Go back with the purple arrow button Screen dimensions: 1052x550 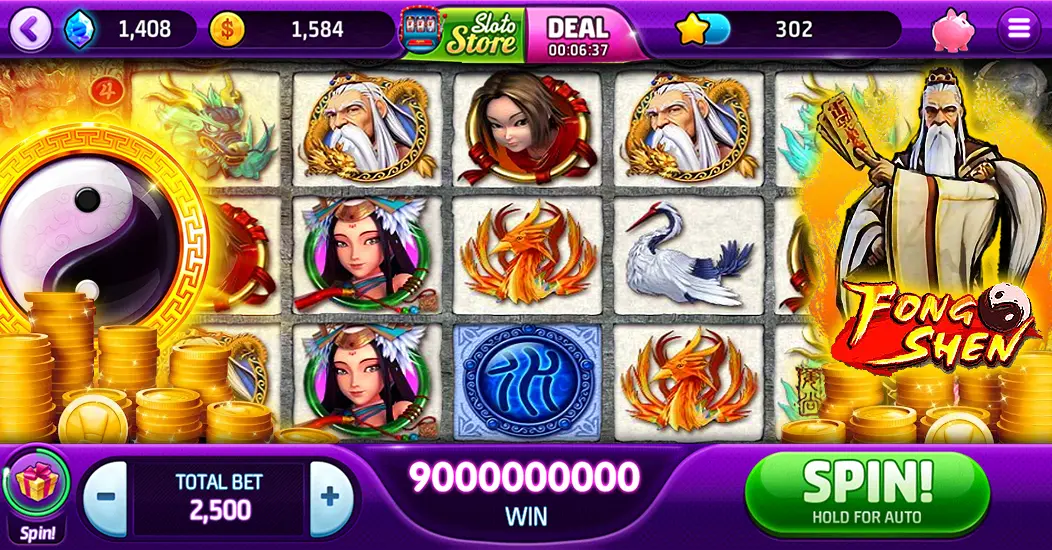click(30, 30)
